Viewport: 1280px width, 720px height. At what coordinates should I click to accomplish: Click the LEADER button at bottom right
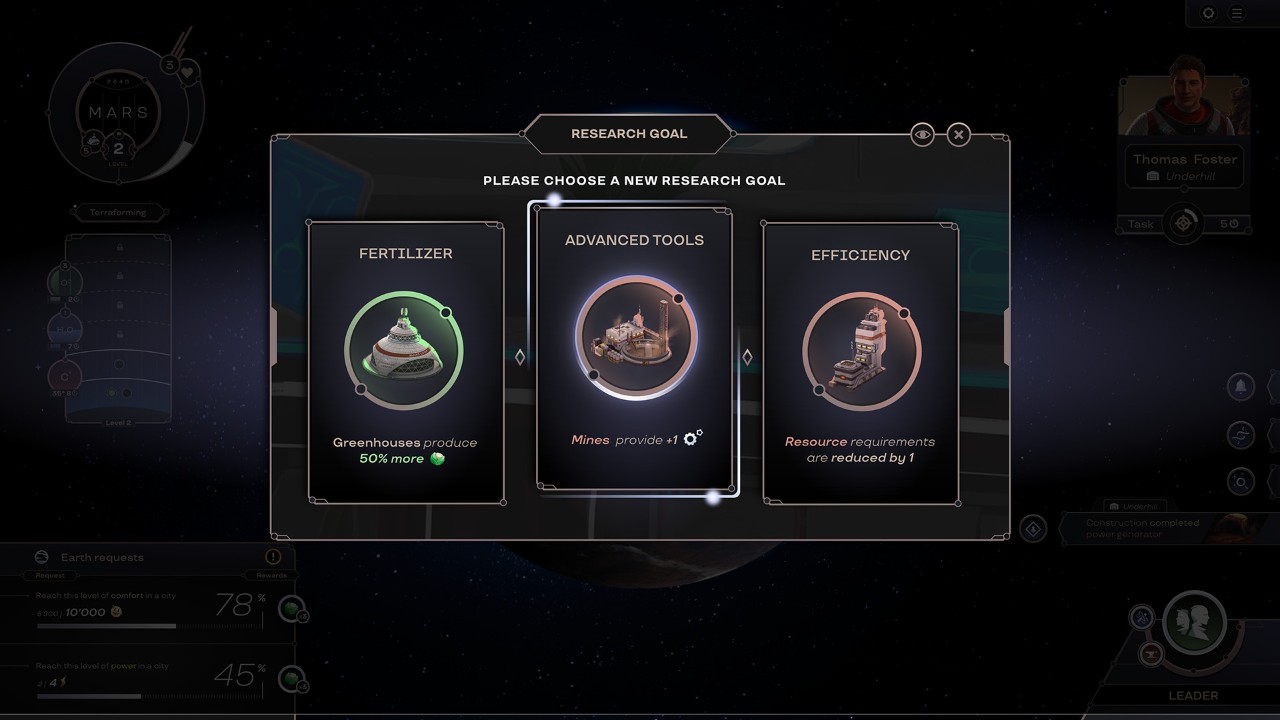pos(1191,695)
